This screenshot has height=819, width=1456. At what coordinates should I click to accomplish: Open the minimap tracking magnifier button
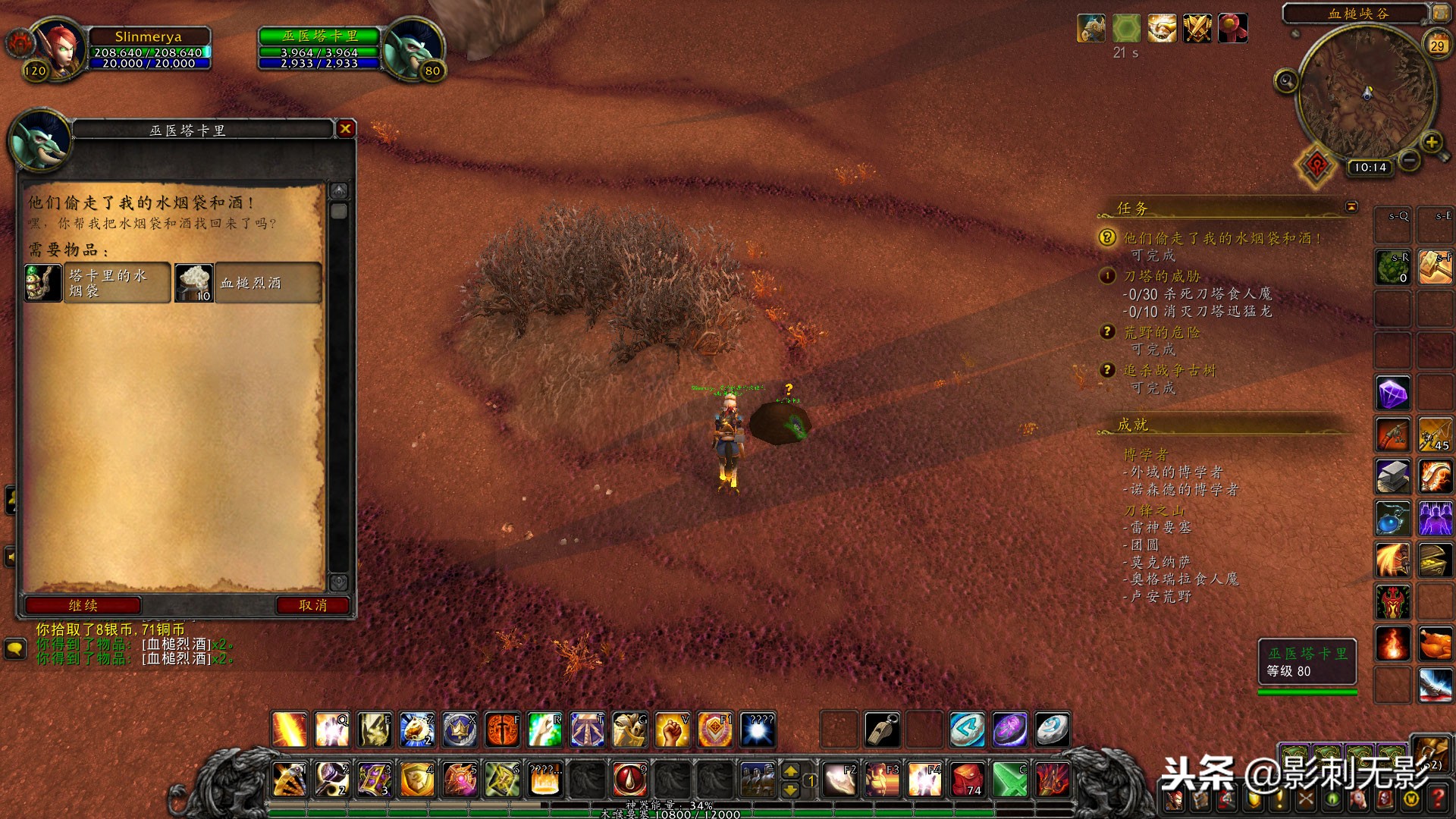pyautogui.click(x=1285, y=80)
